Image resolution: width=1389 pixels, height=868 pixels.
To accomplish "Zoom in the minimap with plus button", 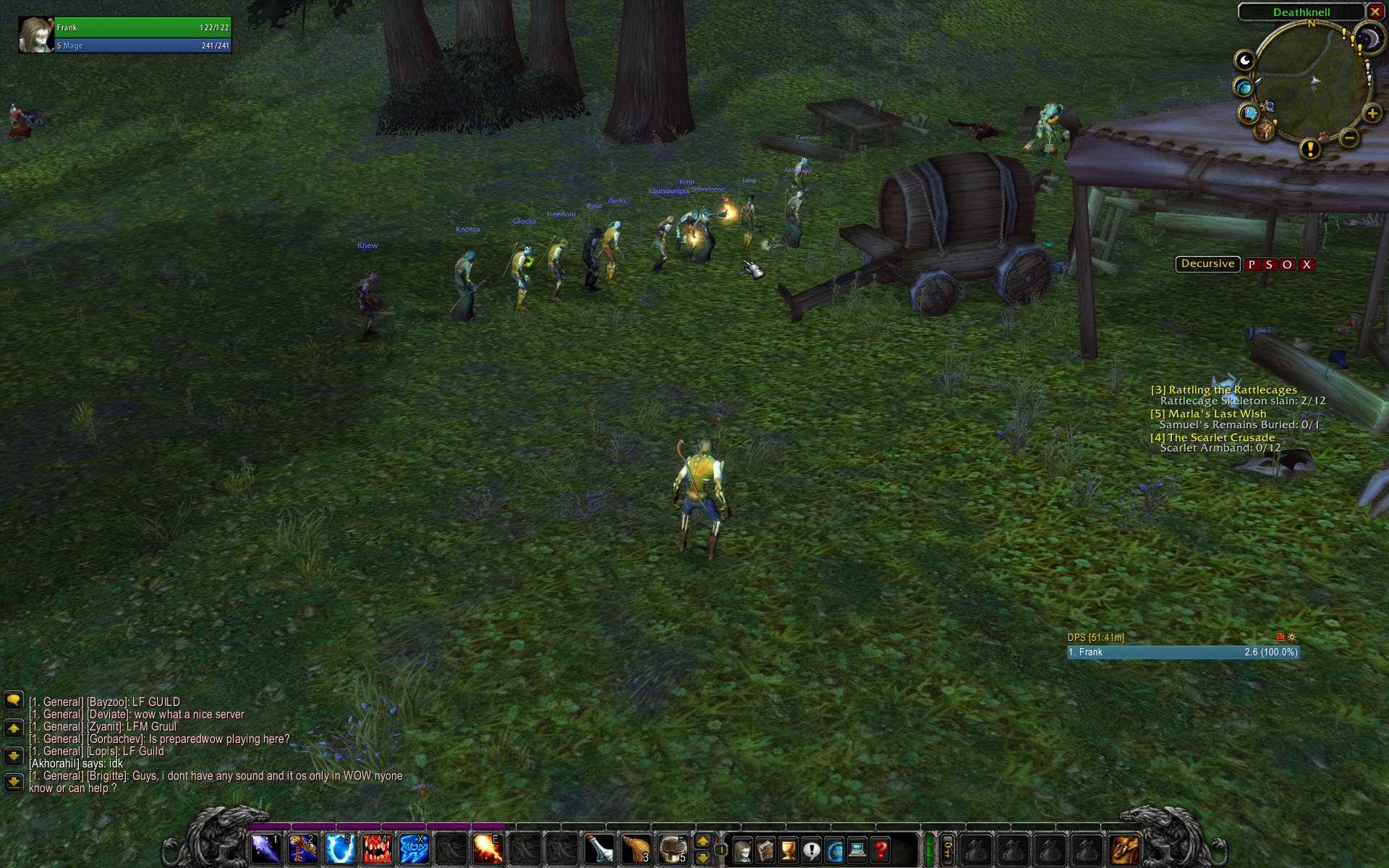I will tap(1372, 114).
